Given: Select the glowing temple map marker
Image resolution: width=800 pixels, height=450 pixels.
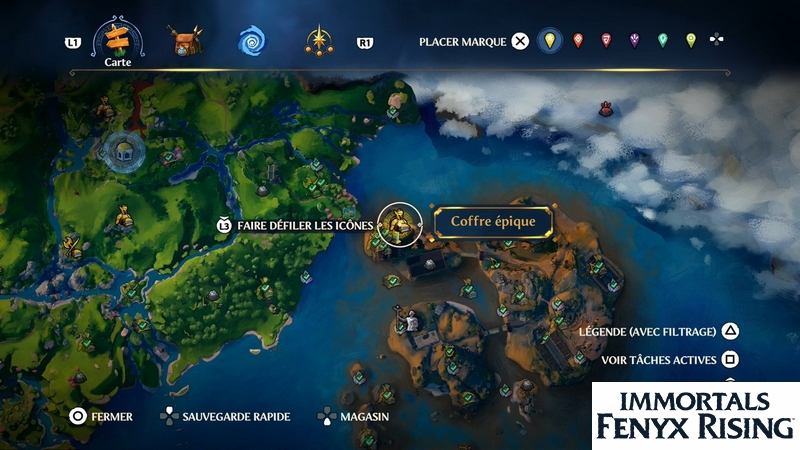Looking at the screenshot, I should (123, 152).
